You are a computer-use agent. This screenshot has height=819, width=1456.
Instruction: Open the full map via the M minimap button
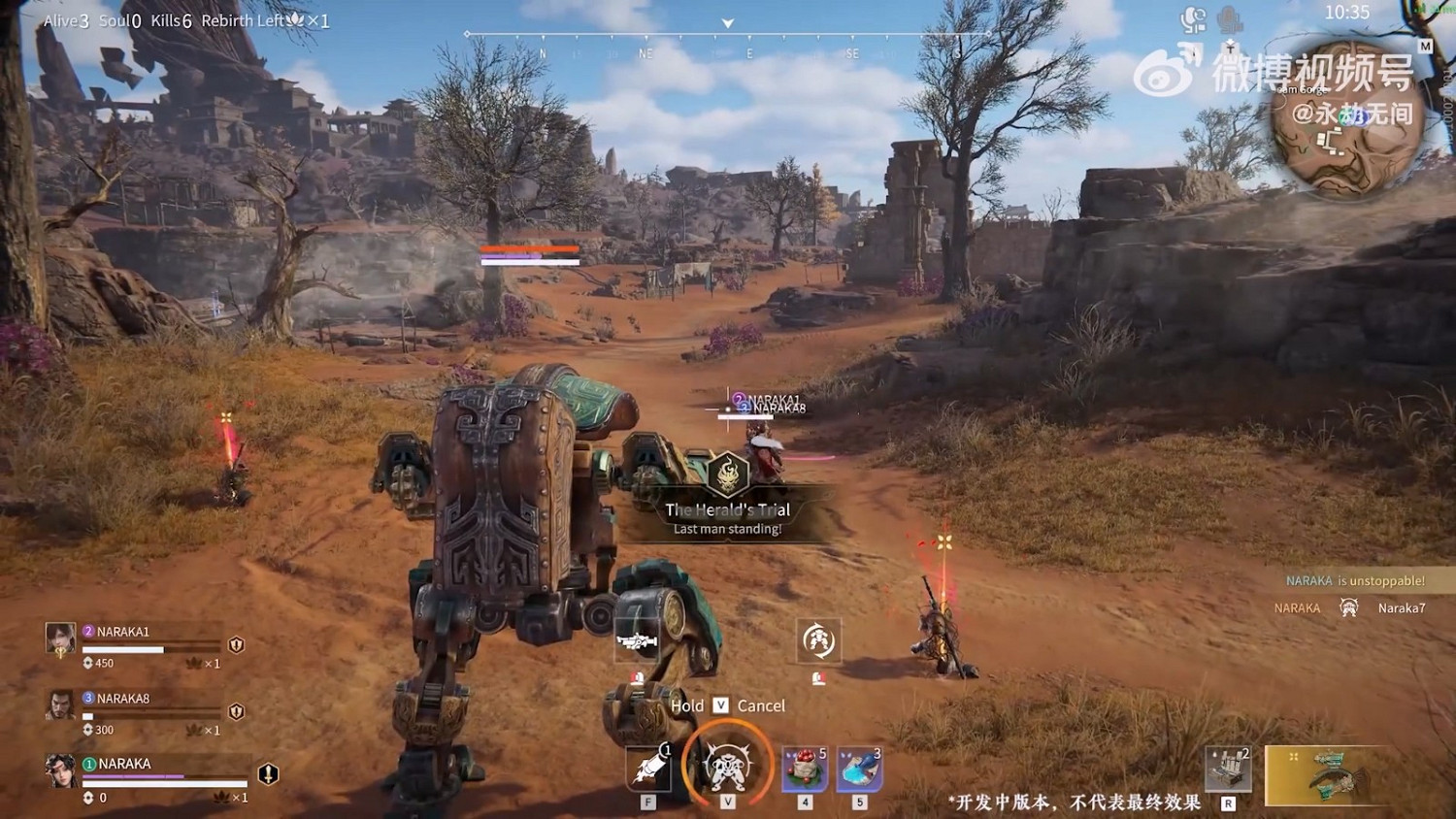click(x=1425, y=46)
